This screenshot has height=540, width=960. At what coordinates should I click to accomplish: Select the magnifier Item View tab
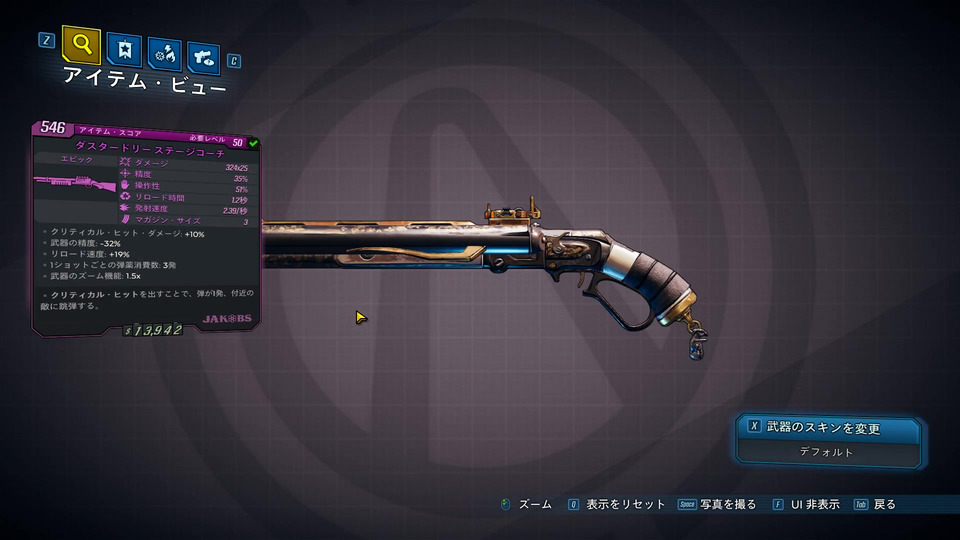point(81,44)
